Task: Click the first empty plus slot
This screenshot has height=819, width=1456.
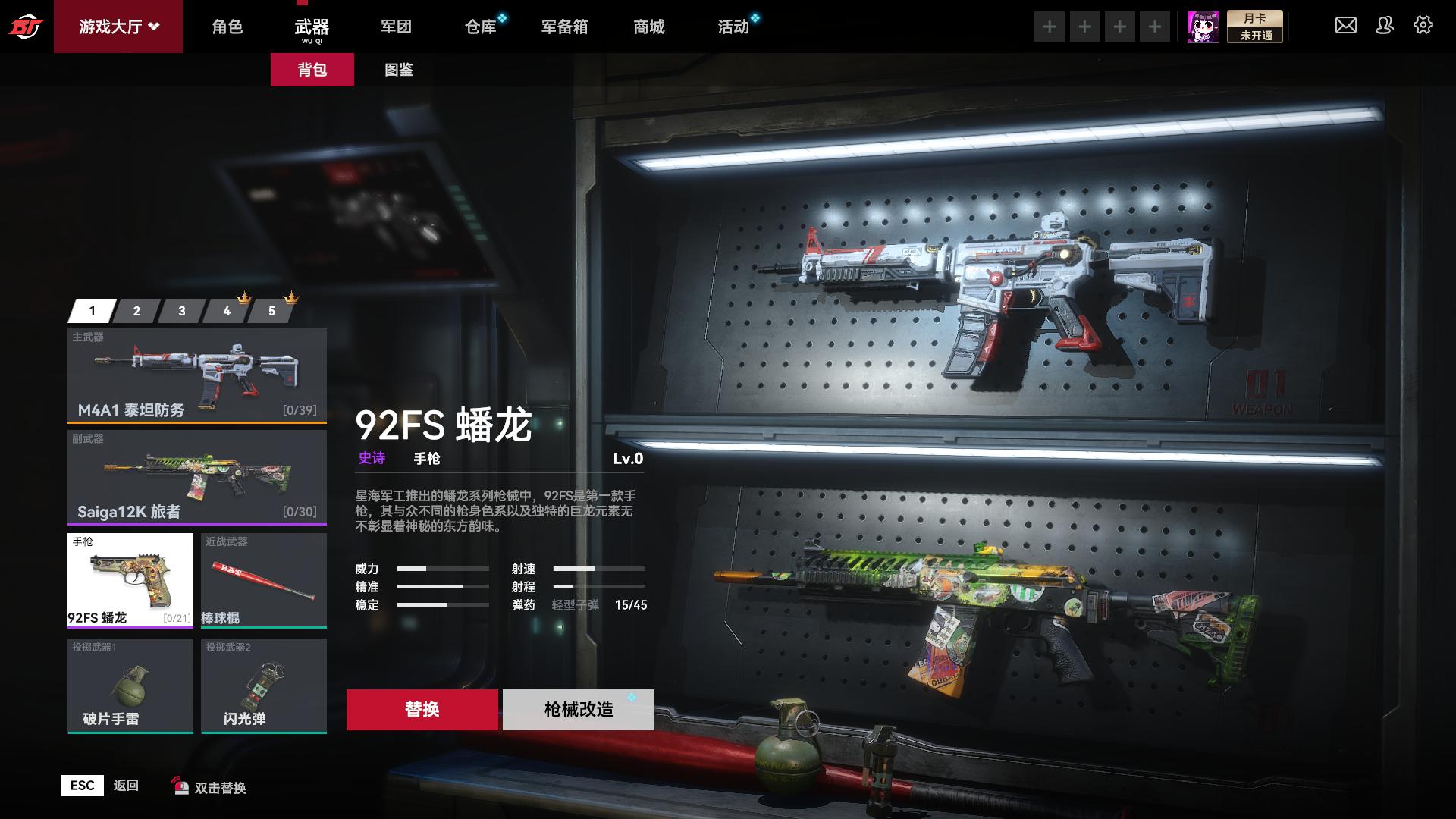Action: click(x=1050, y=25)
